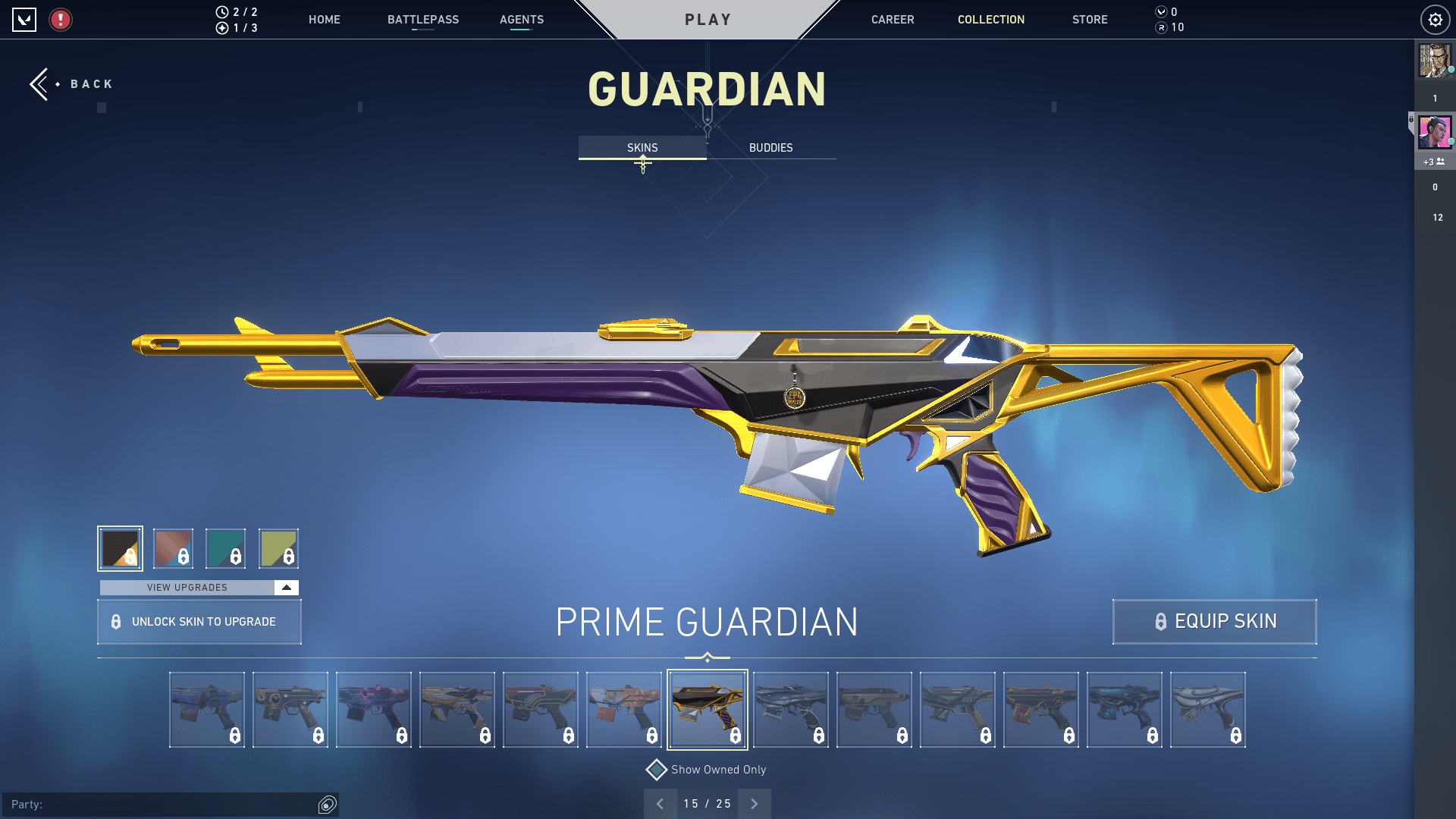Image resolution: width=1456 pixels, height=819 pixels.
Task: Switch to the Buddies tab
Action: coord(770,148)
